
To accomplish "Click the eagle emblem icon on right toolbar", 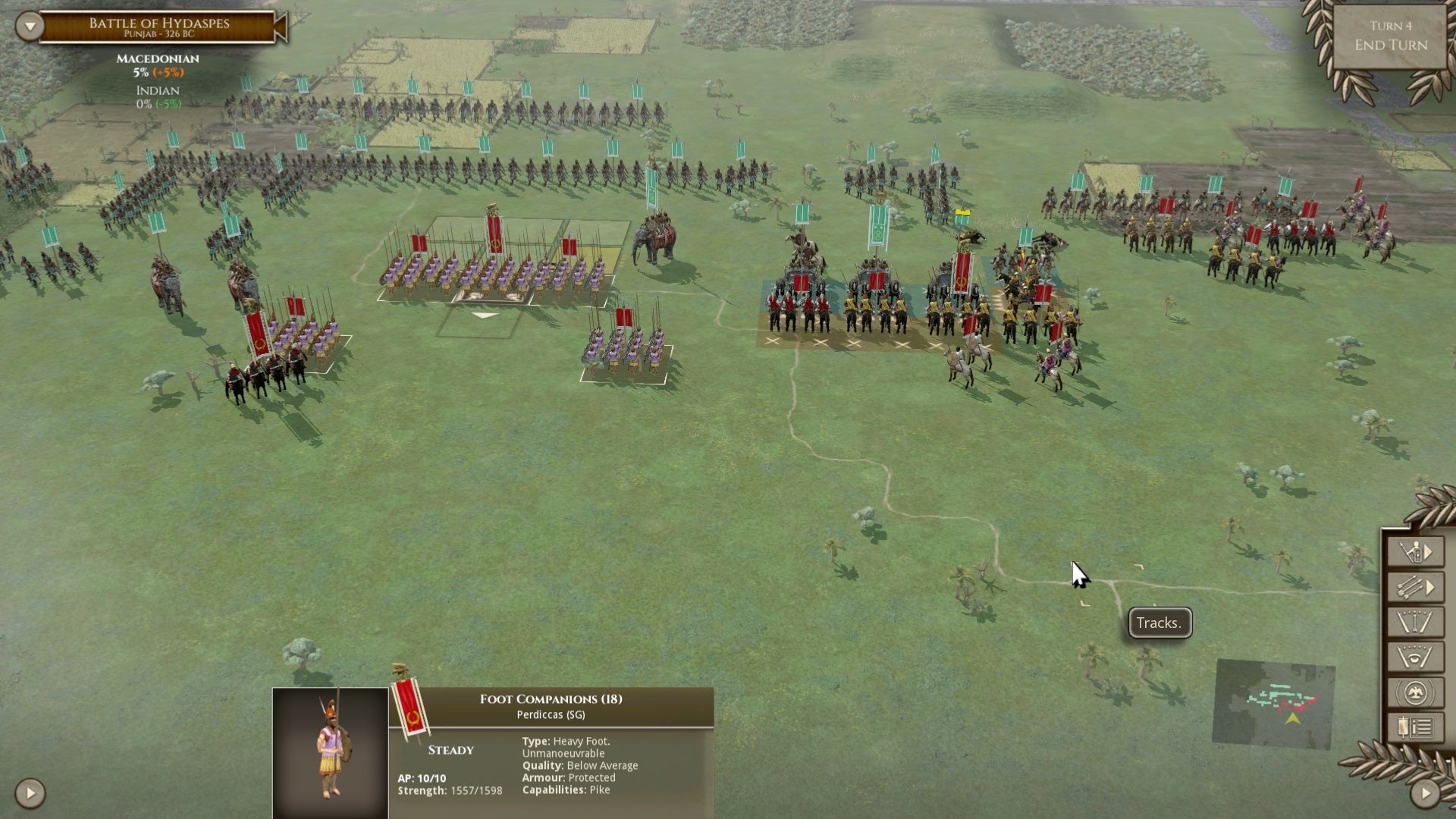I will click(1415, 692).
